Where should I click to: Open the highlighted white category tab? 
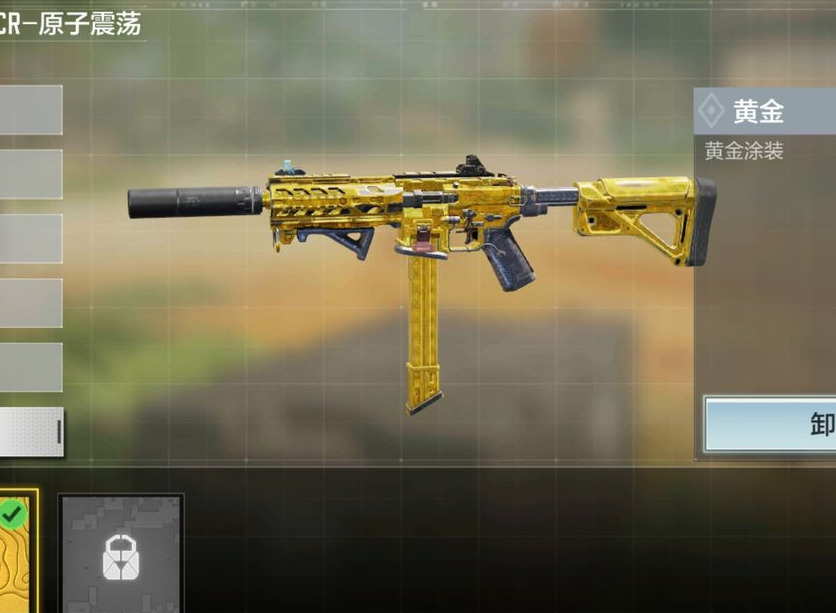tap(31, 432)
